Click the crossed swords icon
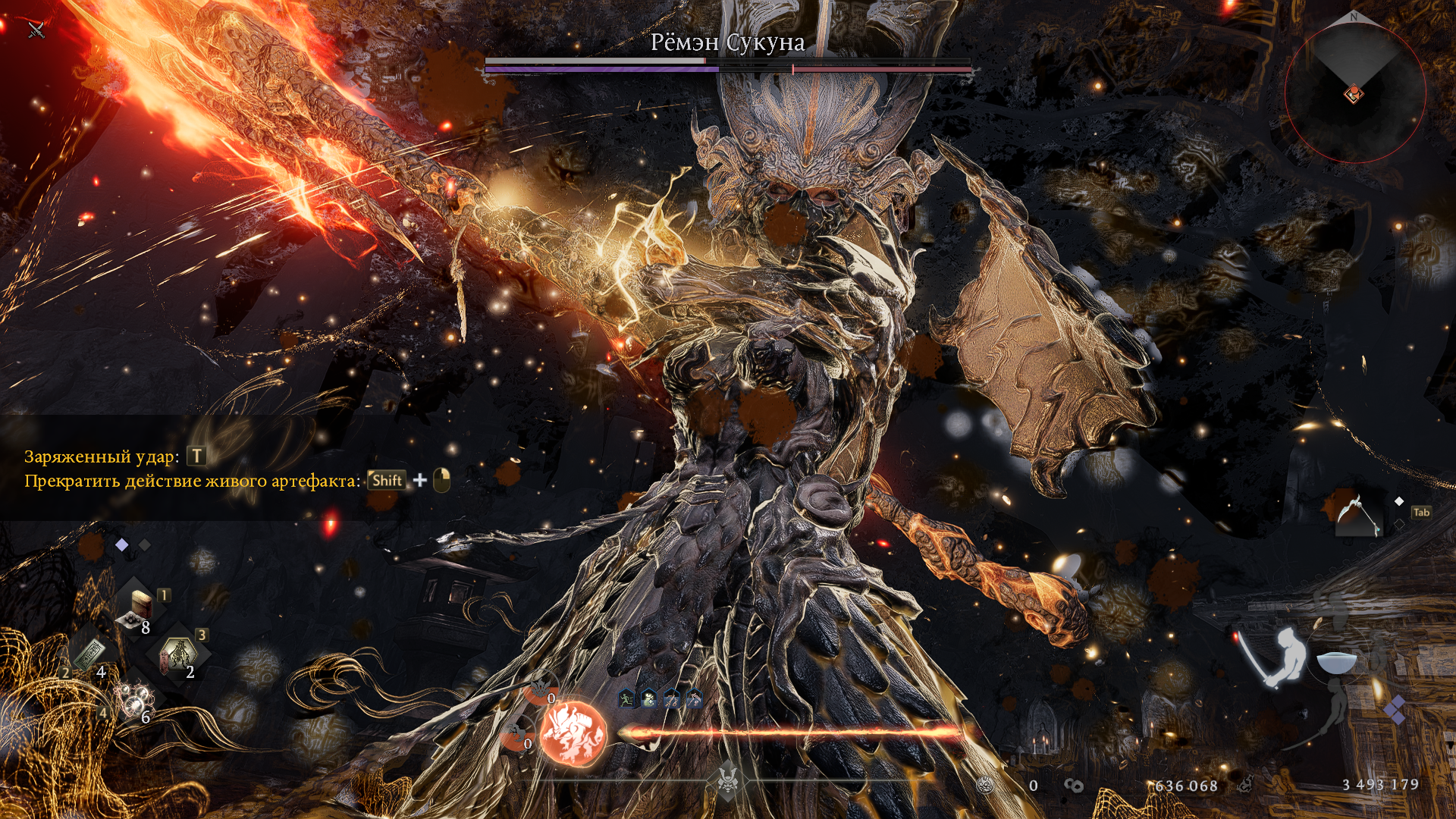This screenshot has height=819, width=1456. point(36,30)
